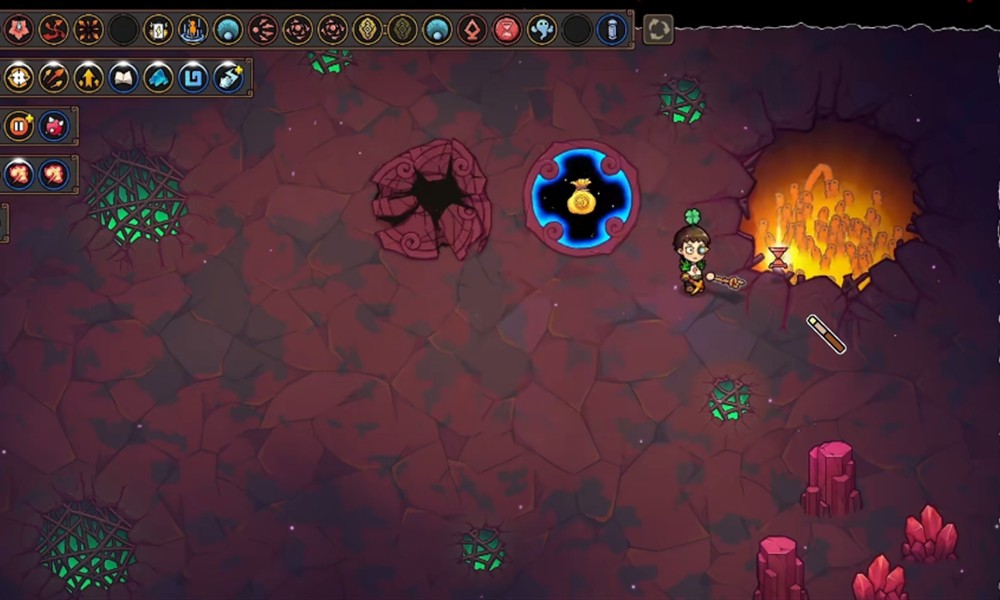Select the red serpent rune icon

point(53,29)
